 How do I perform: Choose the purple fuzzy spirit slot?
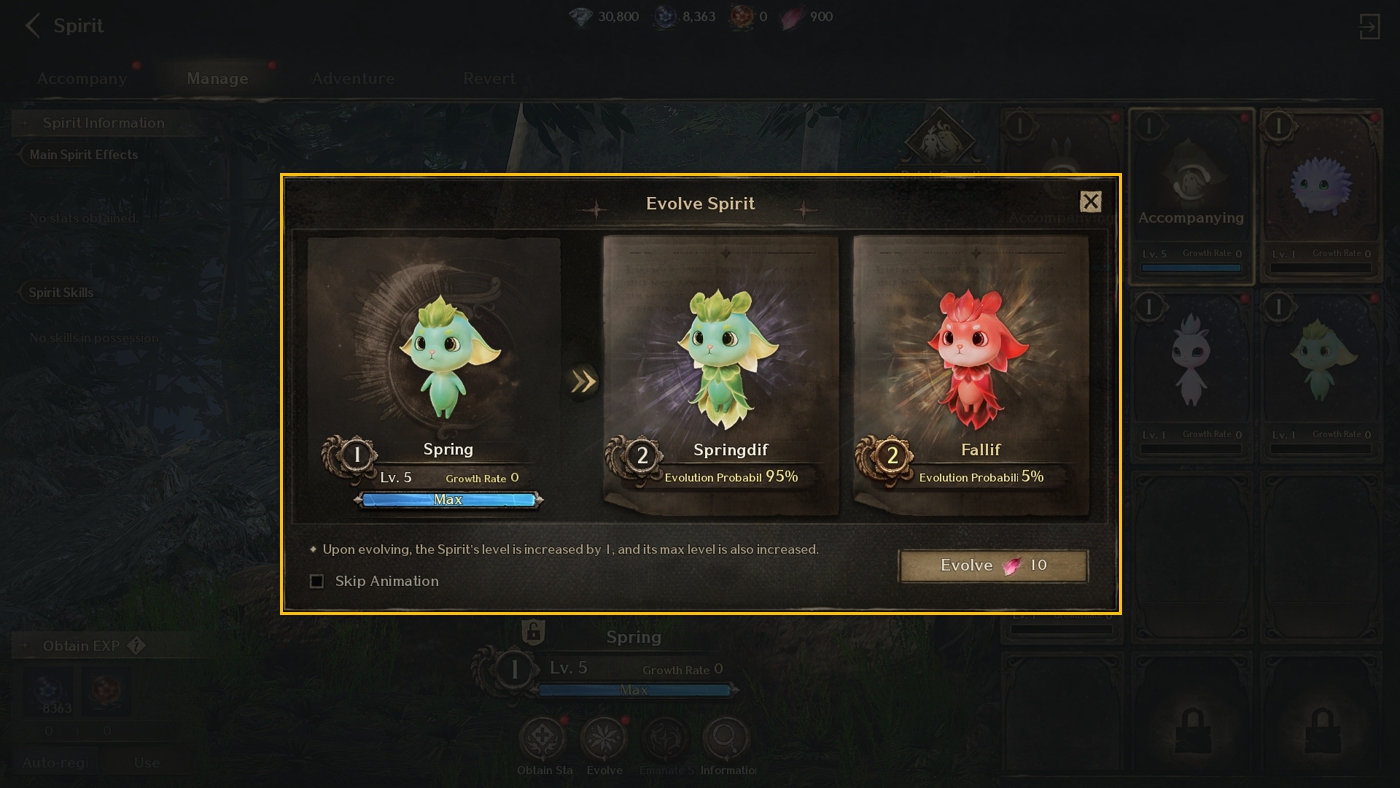pyautogui.click(x=1322, y=190)
